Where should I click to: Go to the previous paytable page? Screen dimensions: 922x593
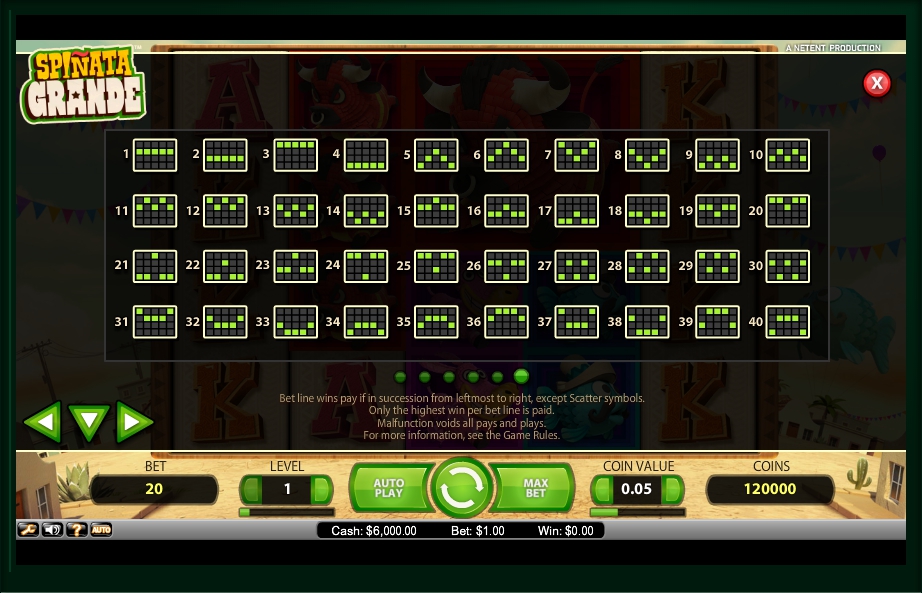click(42, 422)
